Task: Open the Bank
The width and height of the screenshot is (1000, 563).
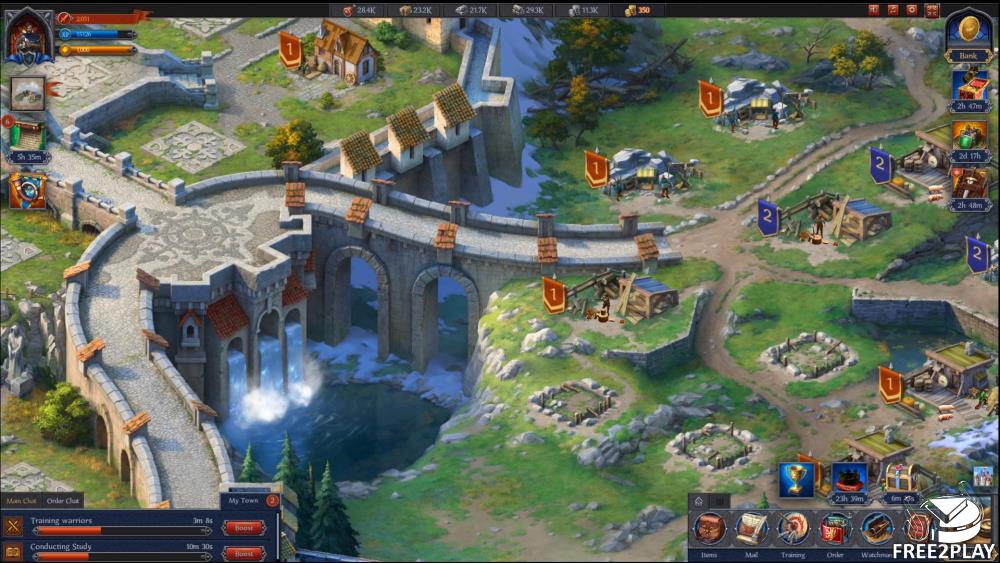Action: 968,36
